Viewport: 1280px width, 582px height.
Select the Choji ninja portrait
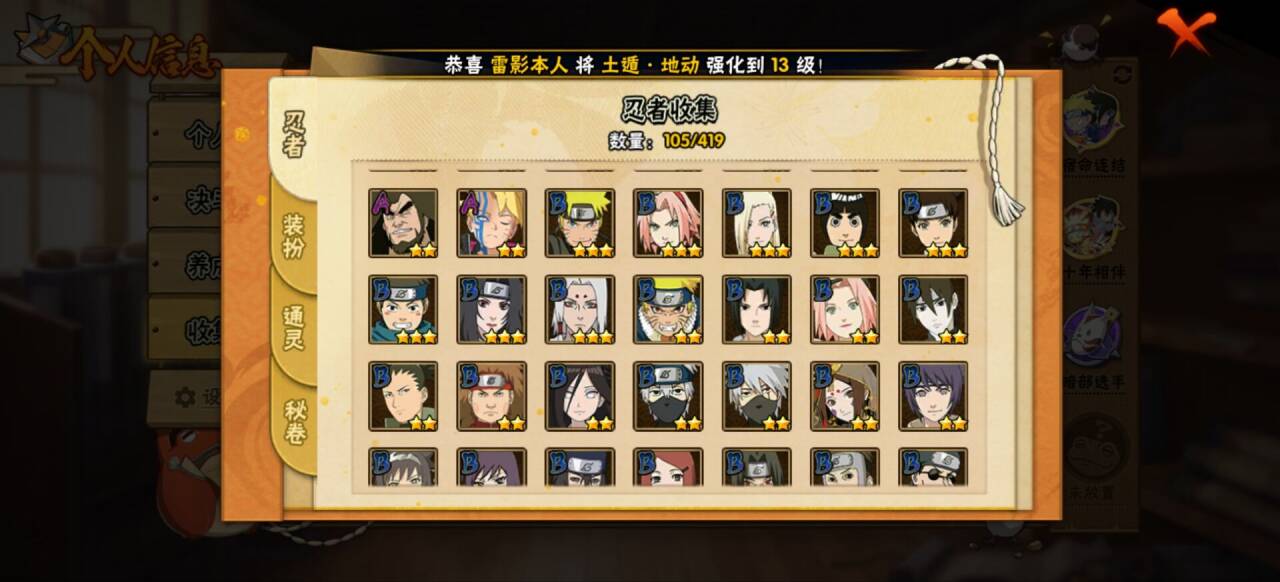(492, 396)
